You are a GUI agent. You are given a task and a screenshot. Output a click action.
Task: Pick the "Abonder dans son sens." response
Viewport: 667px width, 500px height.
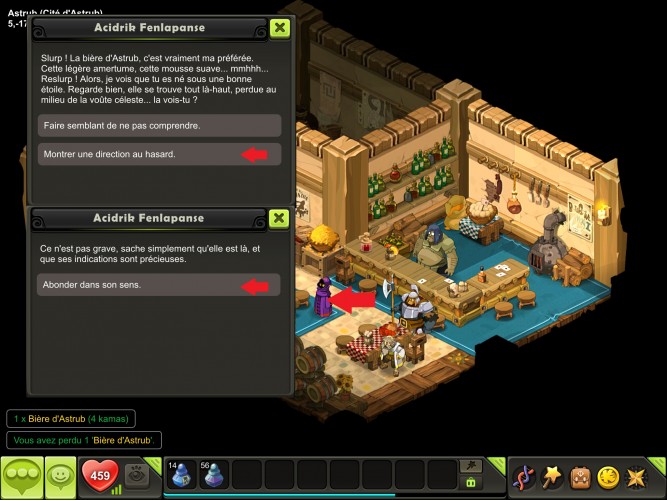[x=160, y=286]
